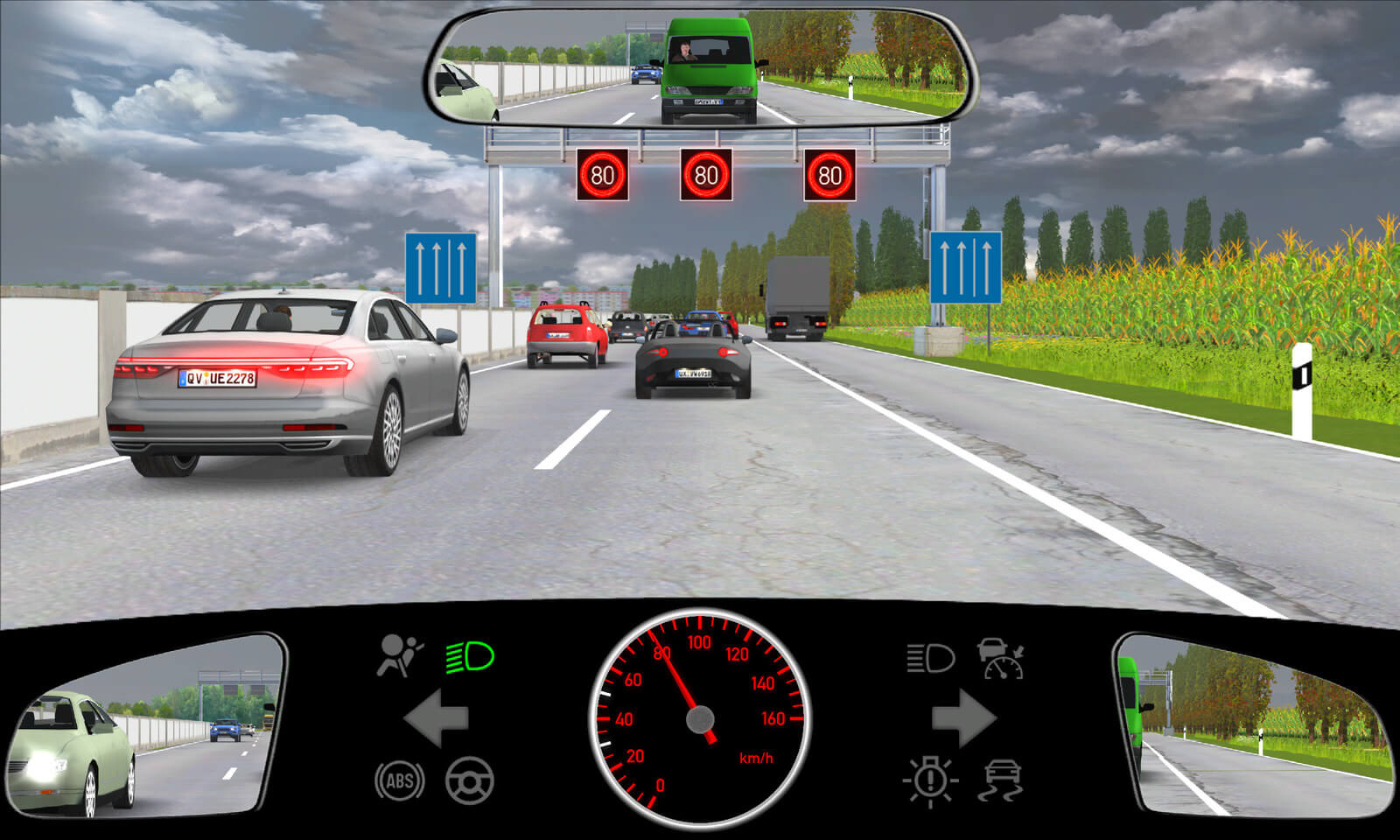Click the bulb failure warning icon

(930, 780)
